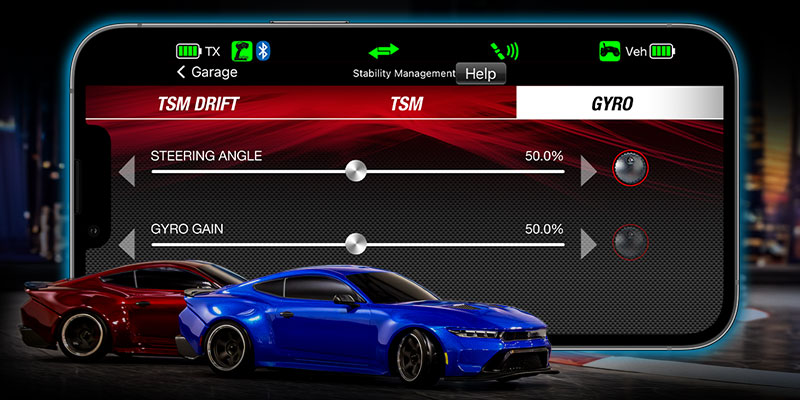Decrease Steering Angle with the left arrow

[x=127, y=171]
